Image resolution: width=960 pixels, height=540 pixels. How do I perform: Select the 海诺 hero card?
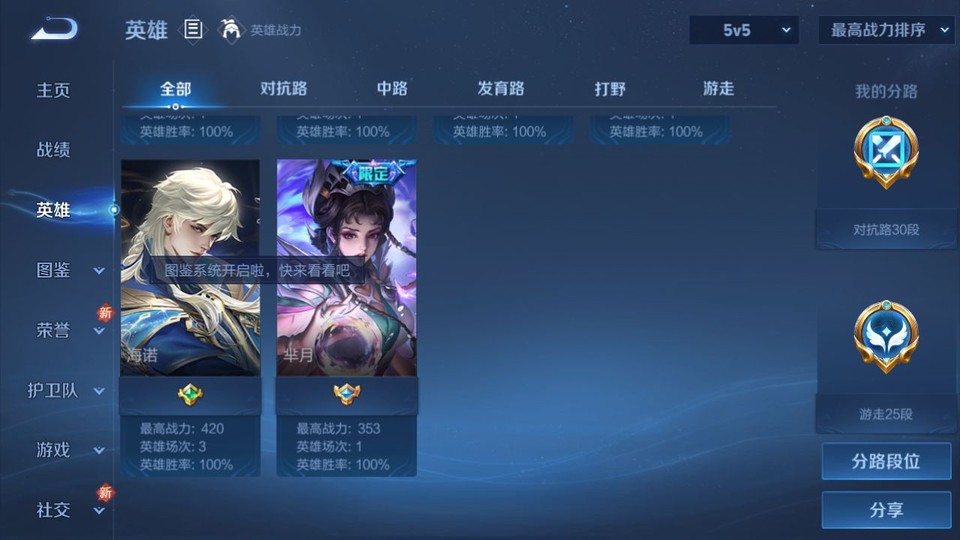(190, 268)
